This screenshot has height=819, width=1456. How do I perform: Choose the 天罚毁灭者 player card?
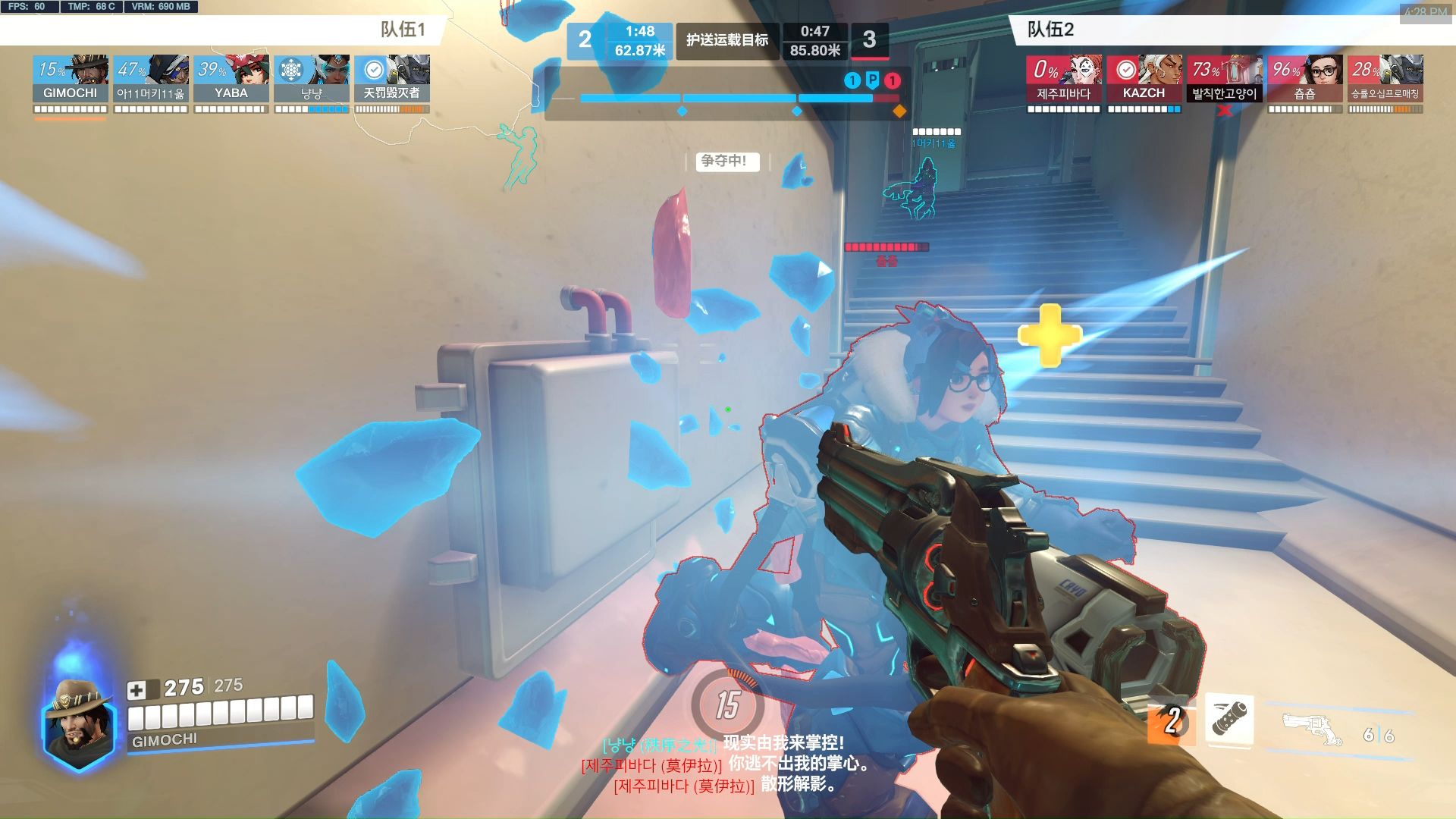[x=391, y=79]
